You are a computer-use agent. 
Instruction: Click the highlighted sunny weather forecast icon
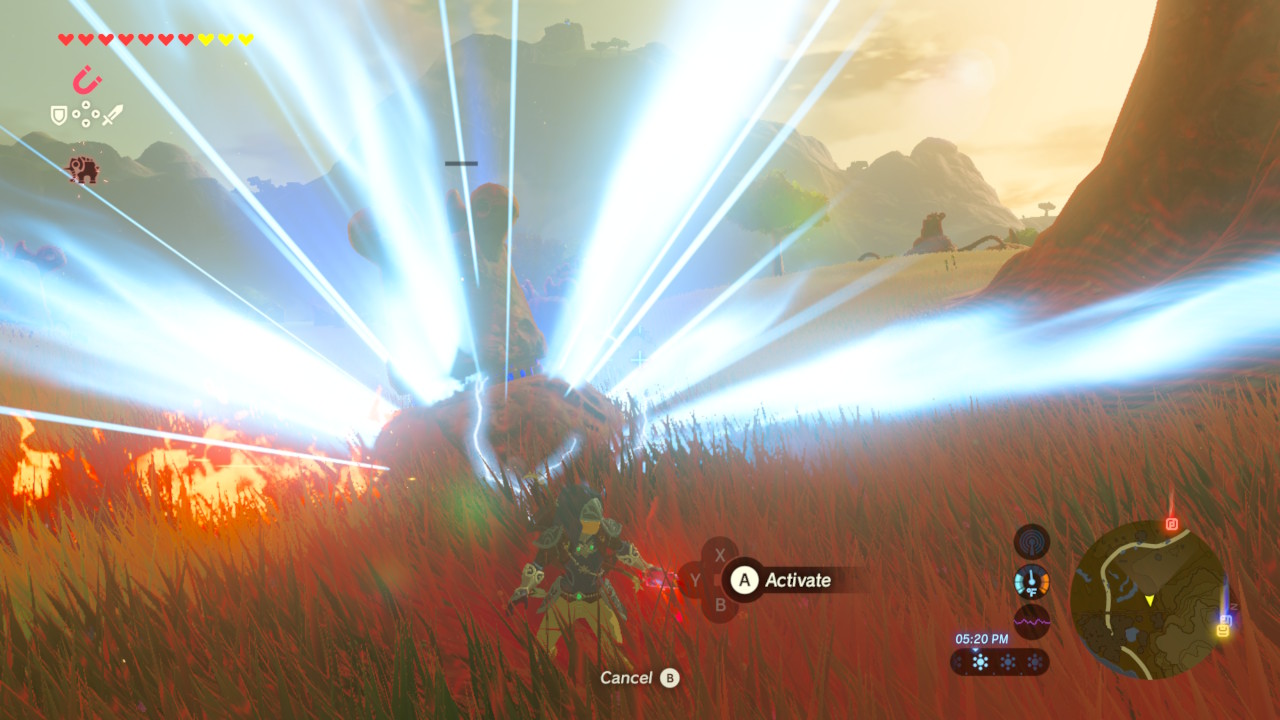(x=979, y=662)
